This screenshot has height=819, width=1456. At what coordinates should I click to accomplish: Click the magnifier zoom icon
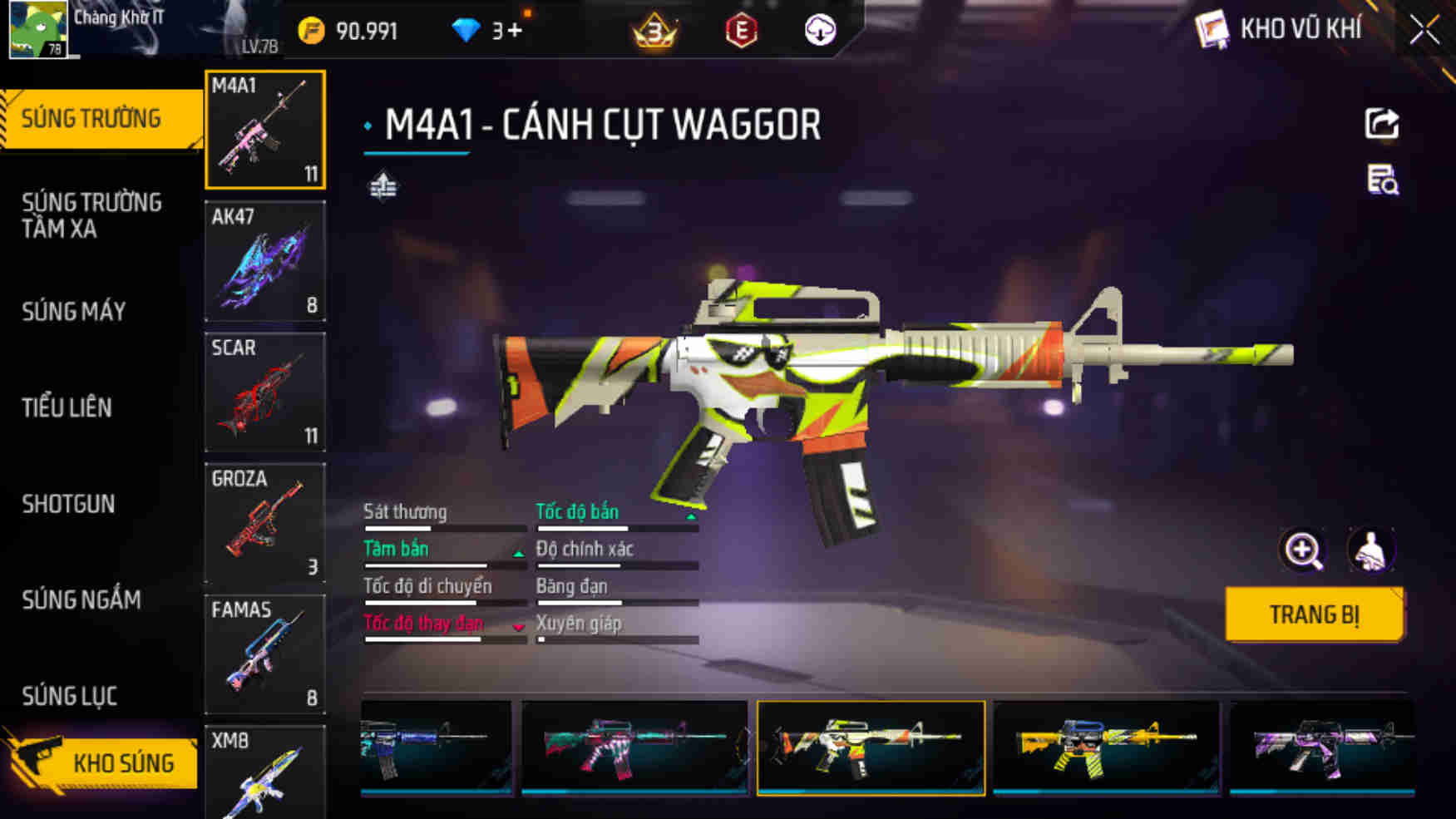[x=1302, y=550]
